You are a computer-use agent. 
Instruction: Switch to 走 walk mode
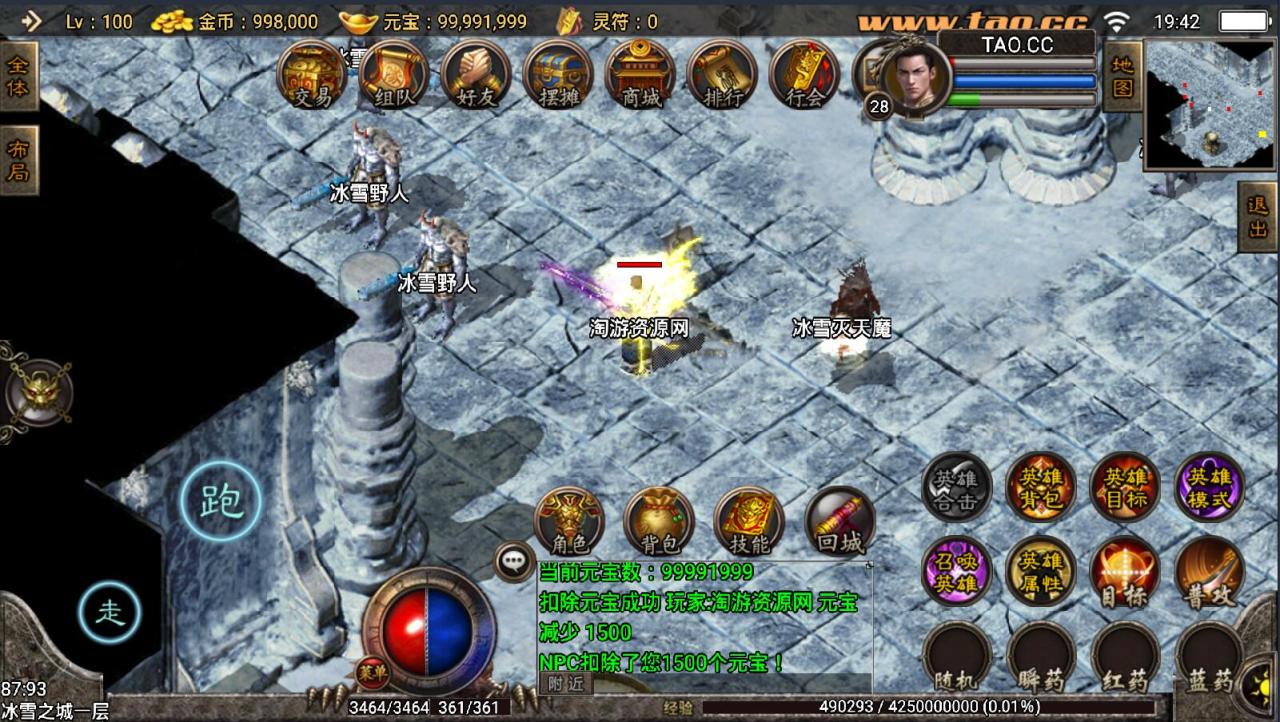110,611
